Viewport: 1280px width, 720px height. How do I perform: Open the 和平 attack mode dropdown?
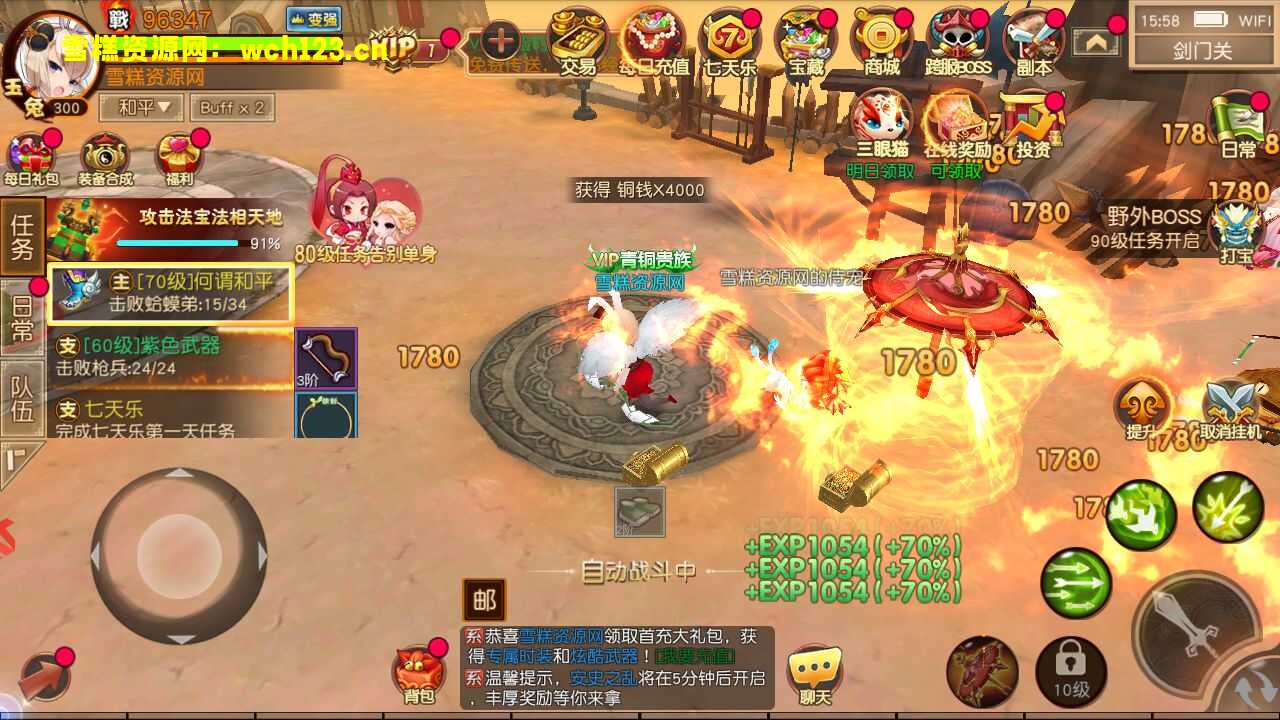coord(145,107)
